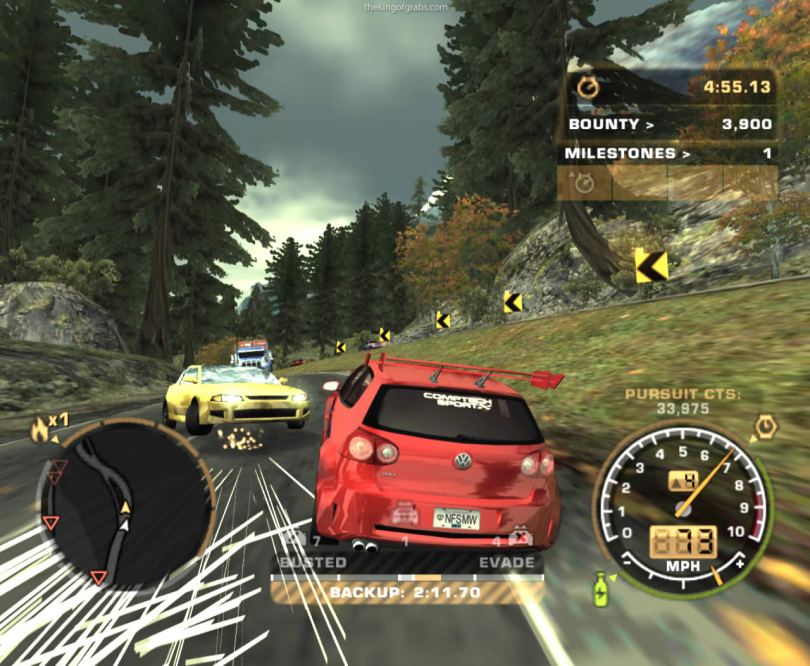Select the stopwatch milestone slot

coord(583,182)
